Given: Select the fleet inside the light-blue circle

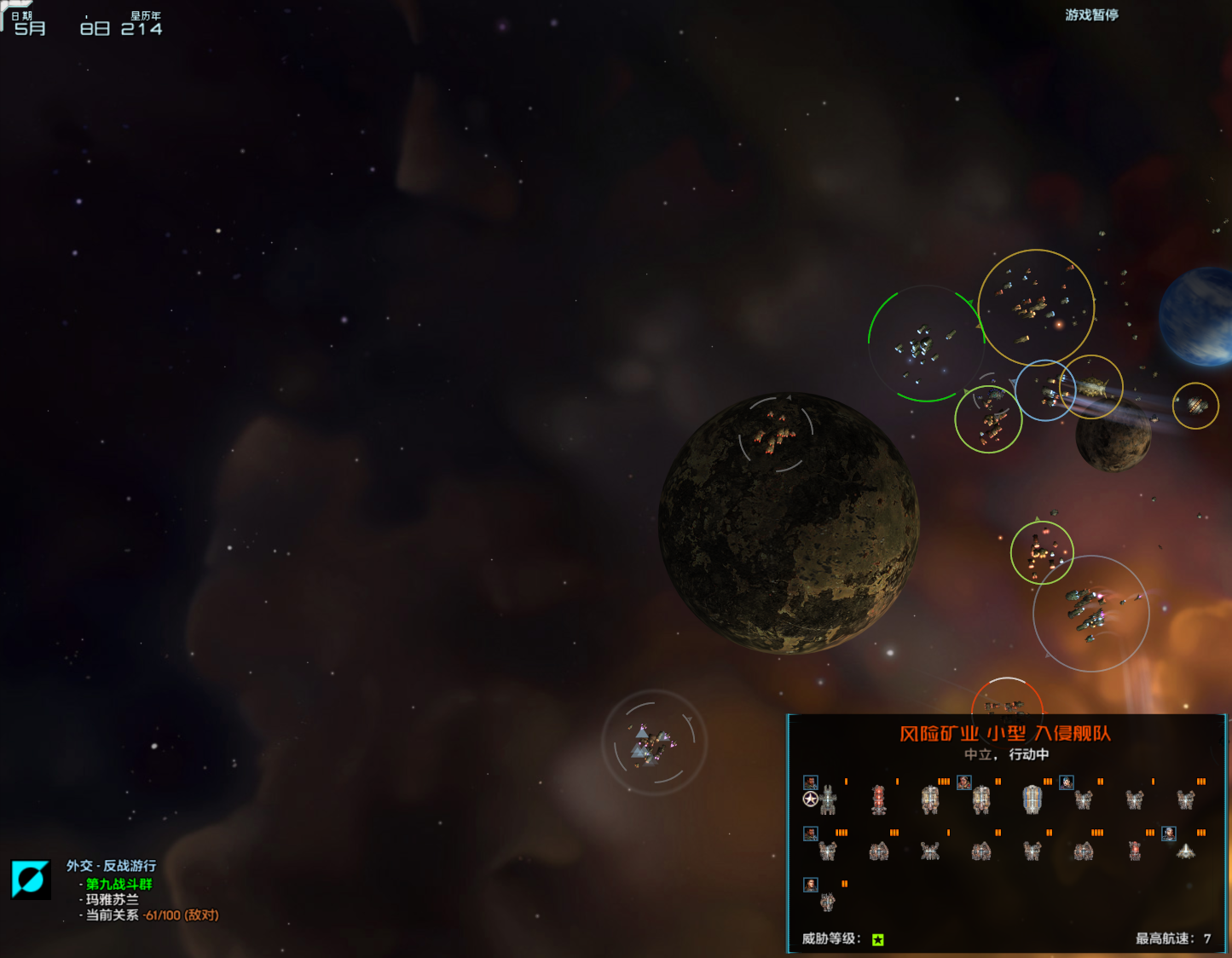Looking at the screenshot, I should 1047,392.
